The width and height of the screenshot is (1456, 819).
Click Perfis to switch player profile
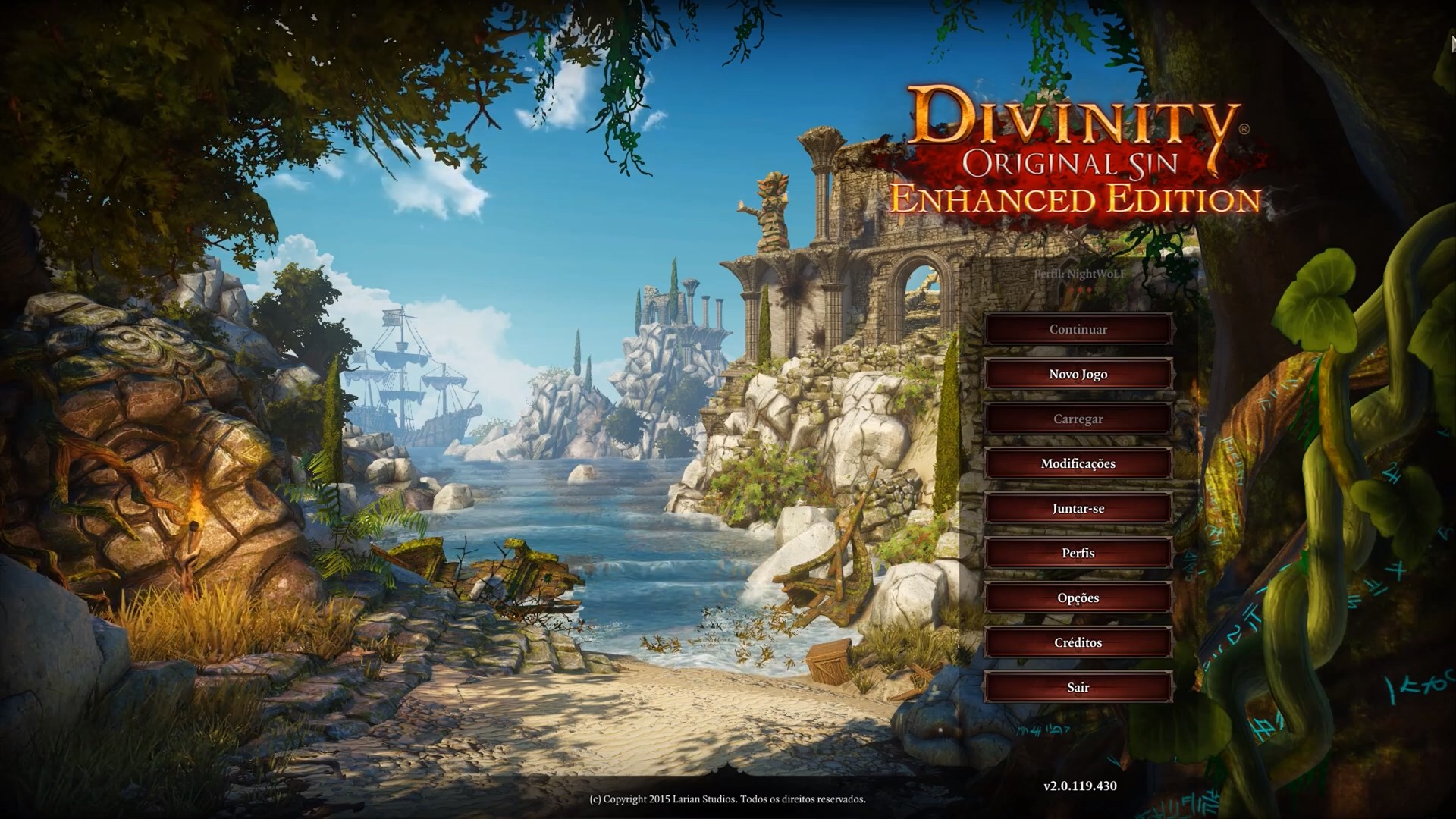[1078, 553]
